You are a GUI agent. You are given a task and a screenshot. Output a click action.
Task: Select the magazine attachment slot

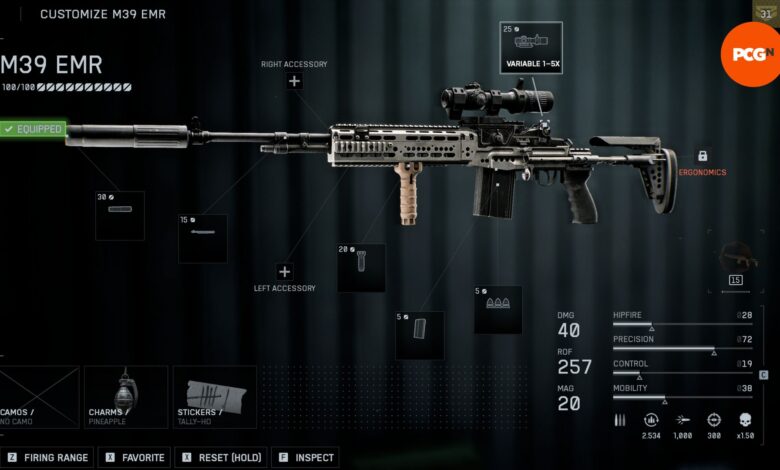(420, 335)
